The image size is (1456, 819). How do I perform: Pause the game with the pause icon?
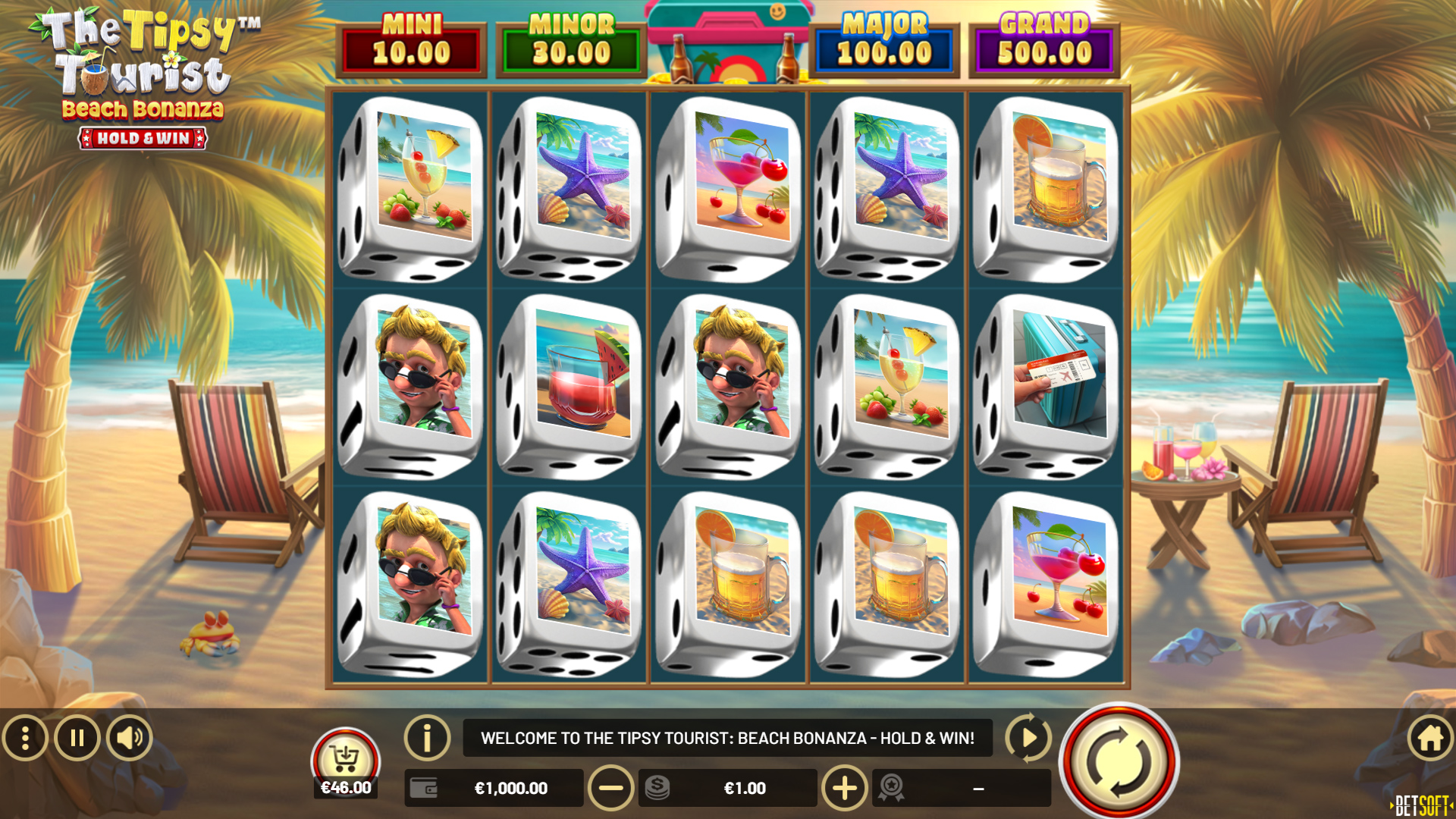[77, 736]
